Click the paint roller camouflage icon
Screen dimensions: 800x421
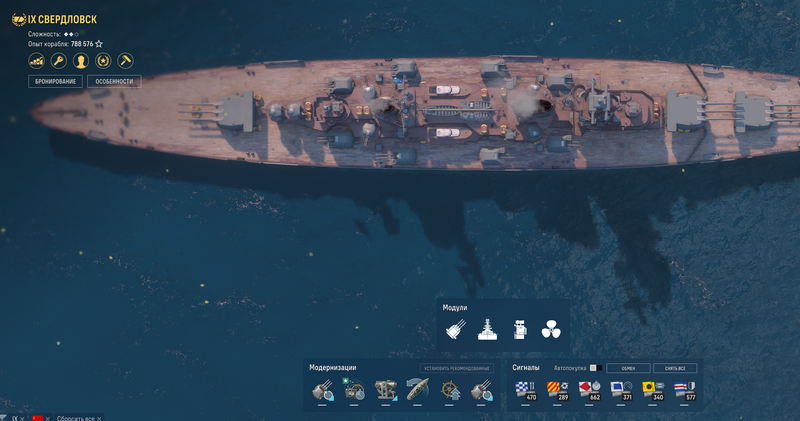click(x=126, y=61)
